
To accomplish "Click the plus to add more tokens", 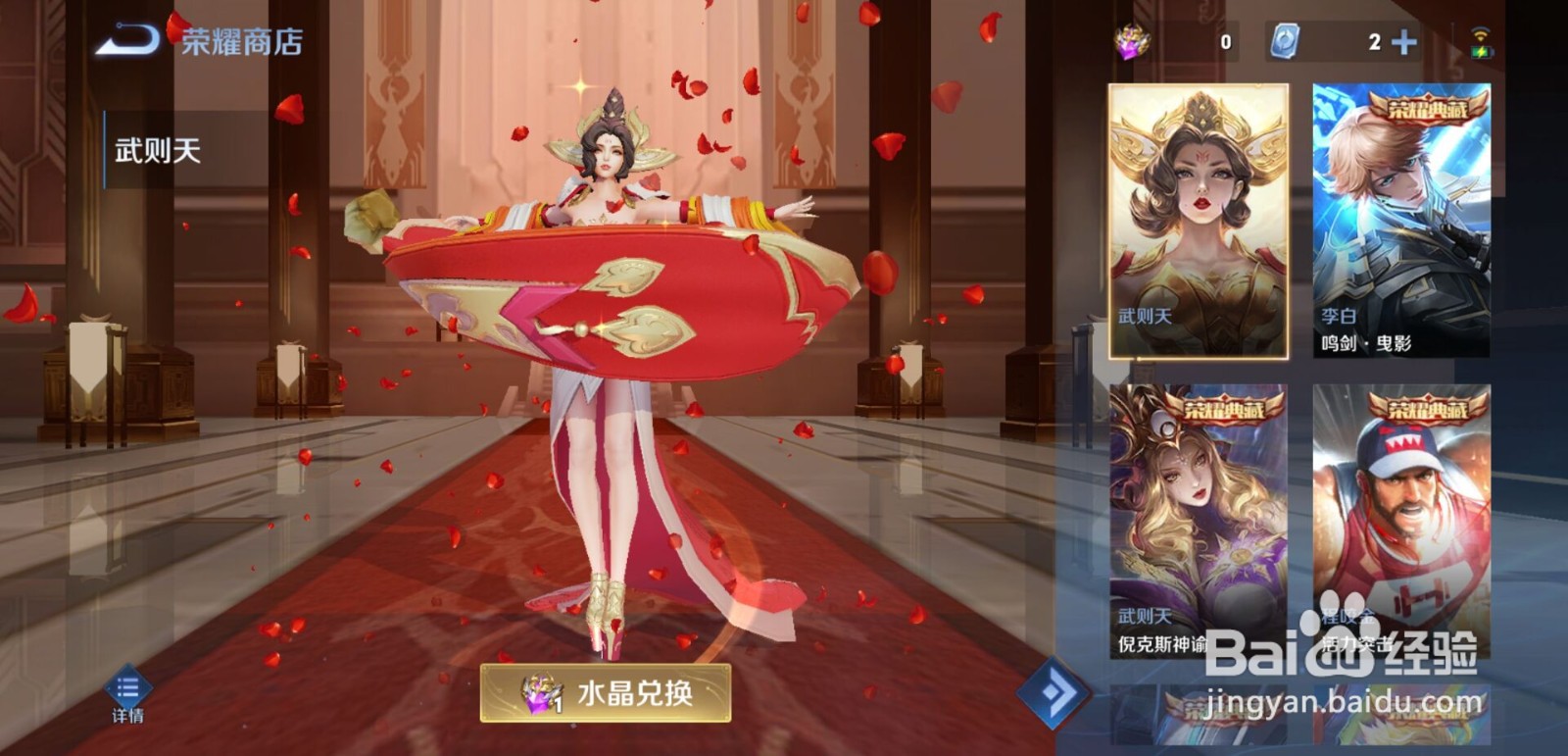I will pos(1402,41).
